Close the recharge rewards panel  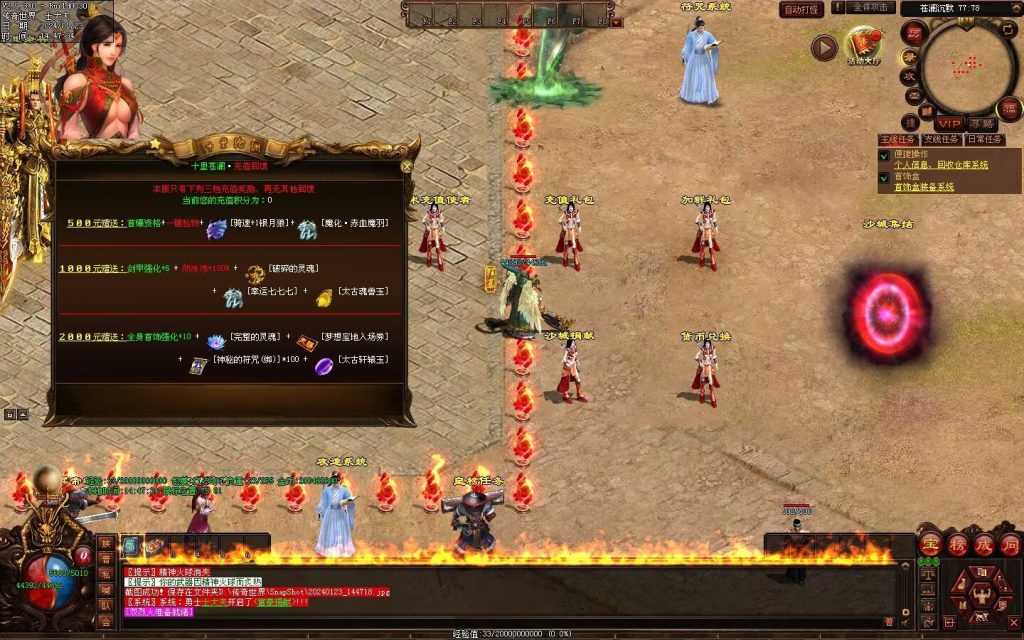pos(406,167)
